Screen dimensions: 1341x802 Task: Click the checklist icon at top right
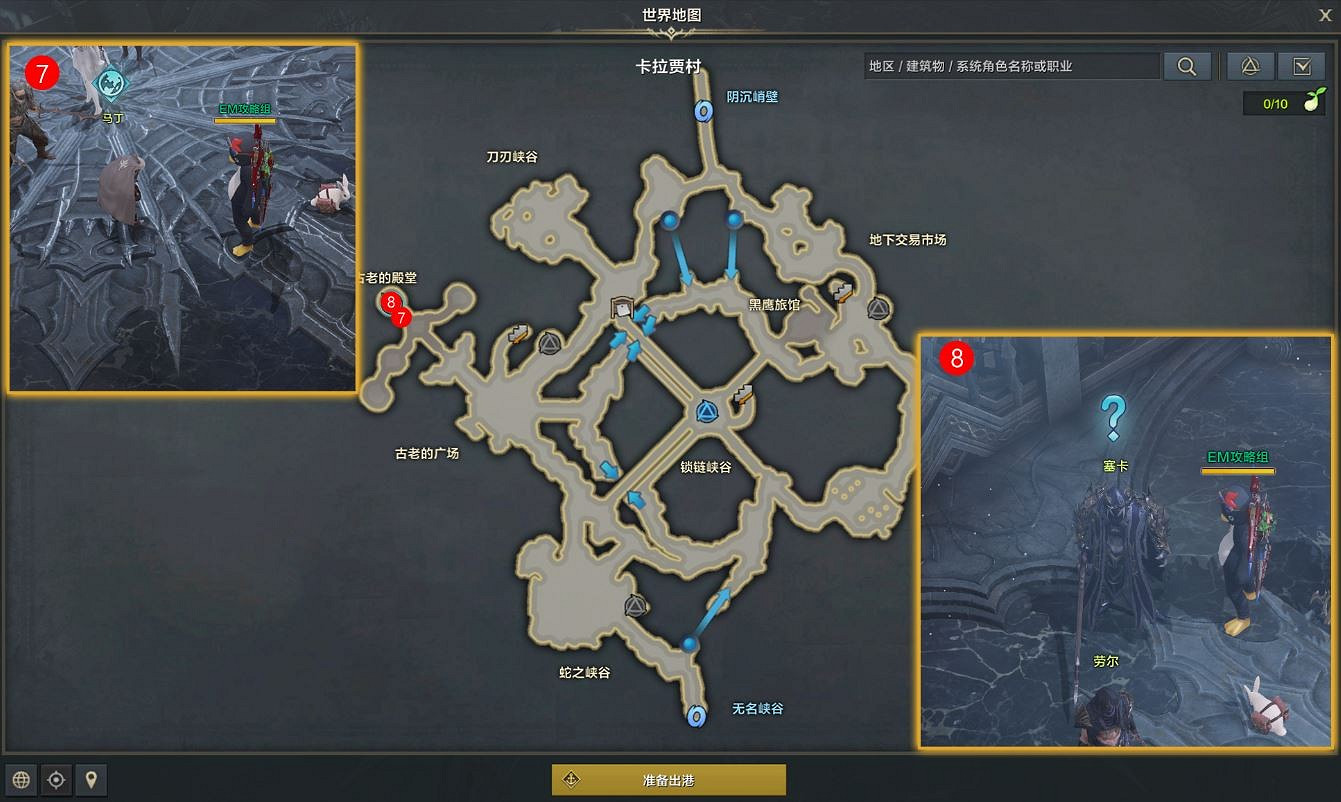click(x=1302, y=66)
